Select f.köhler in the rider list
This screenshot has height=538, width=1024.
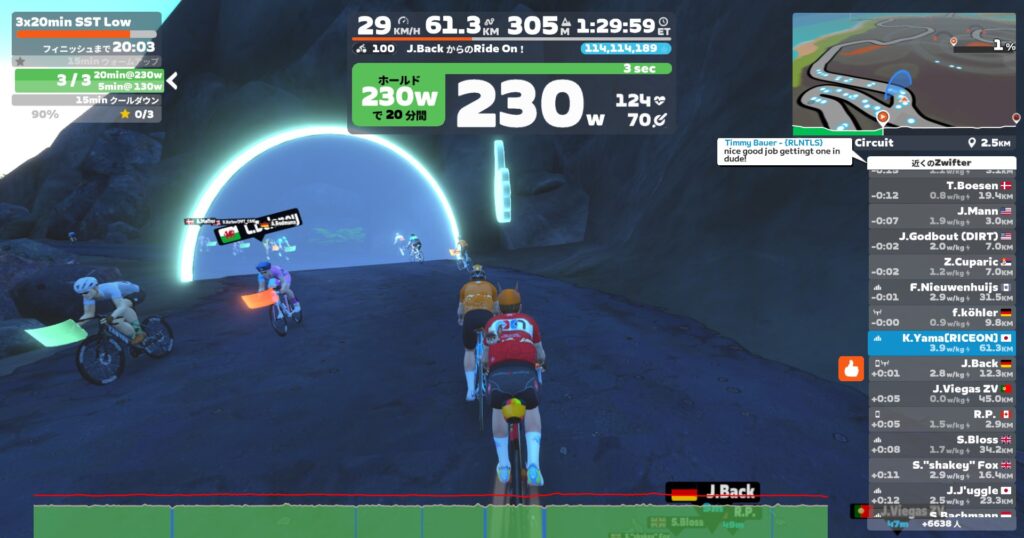pyautogui.click(x=941, y=317)
